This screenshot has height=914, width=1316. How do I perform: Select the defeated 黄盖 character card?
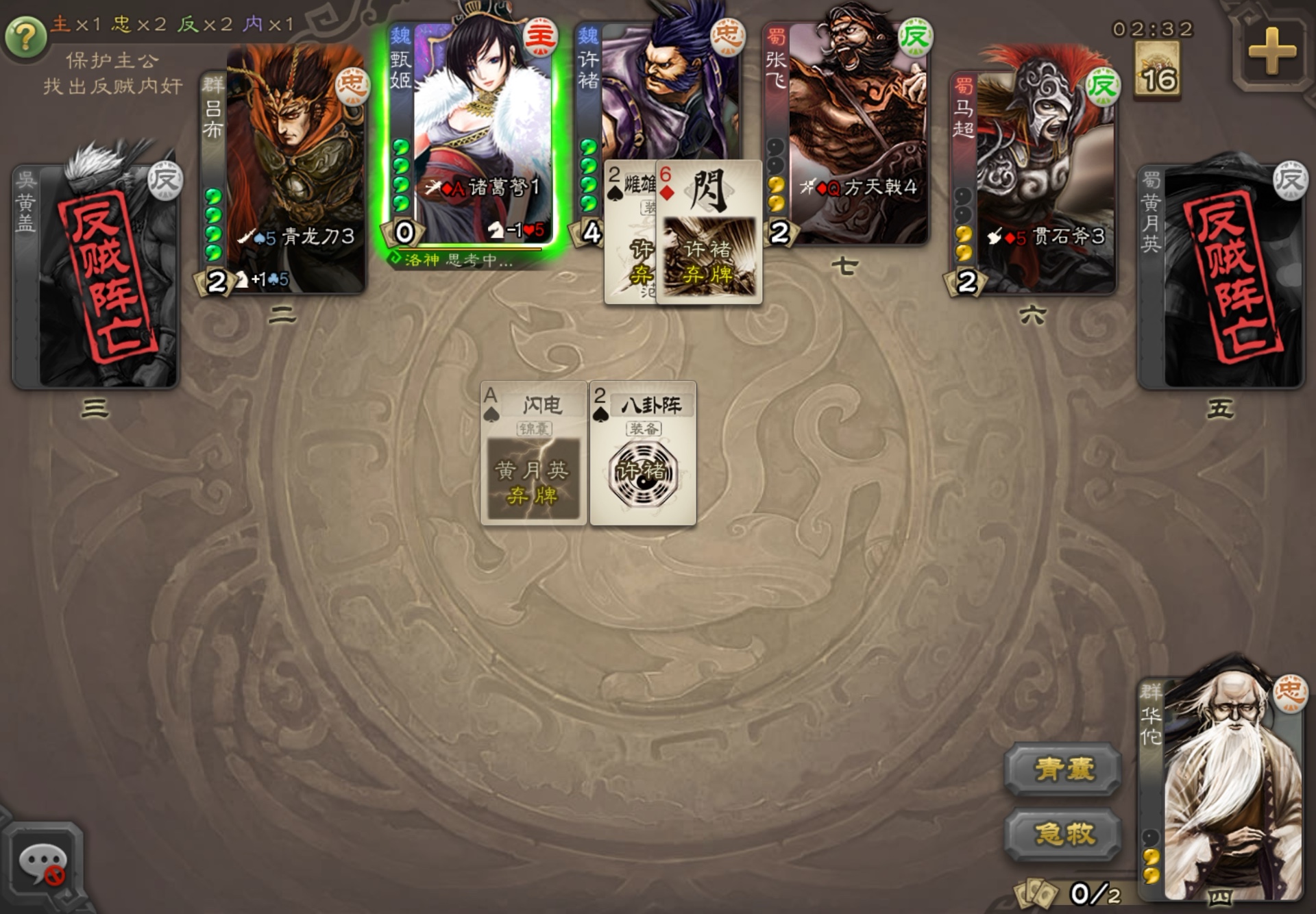point(96,274)
